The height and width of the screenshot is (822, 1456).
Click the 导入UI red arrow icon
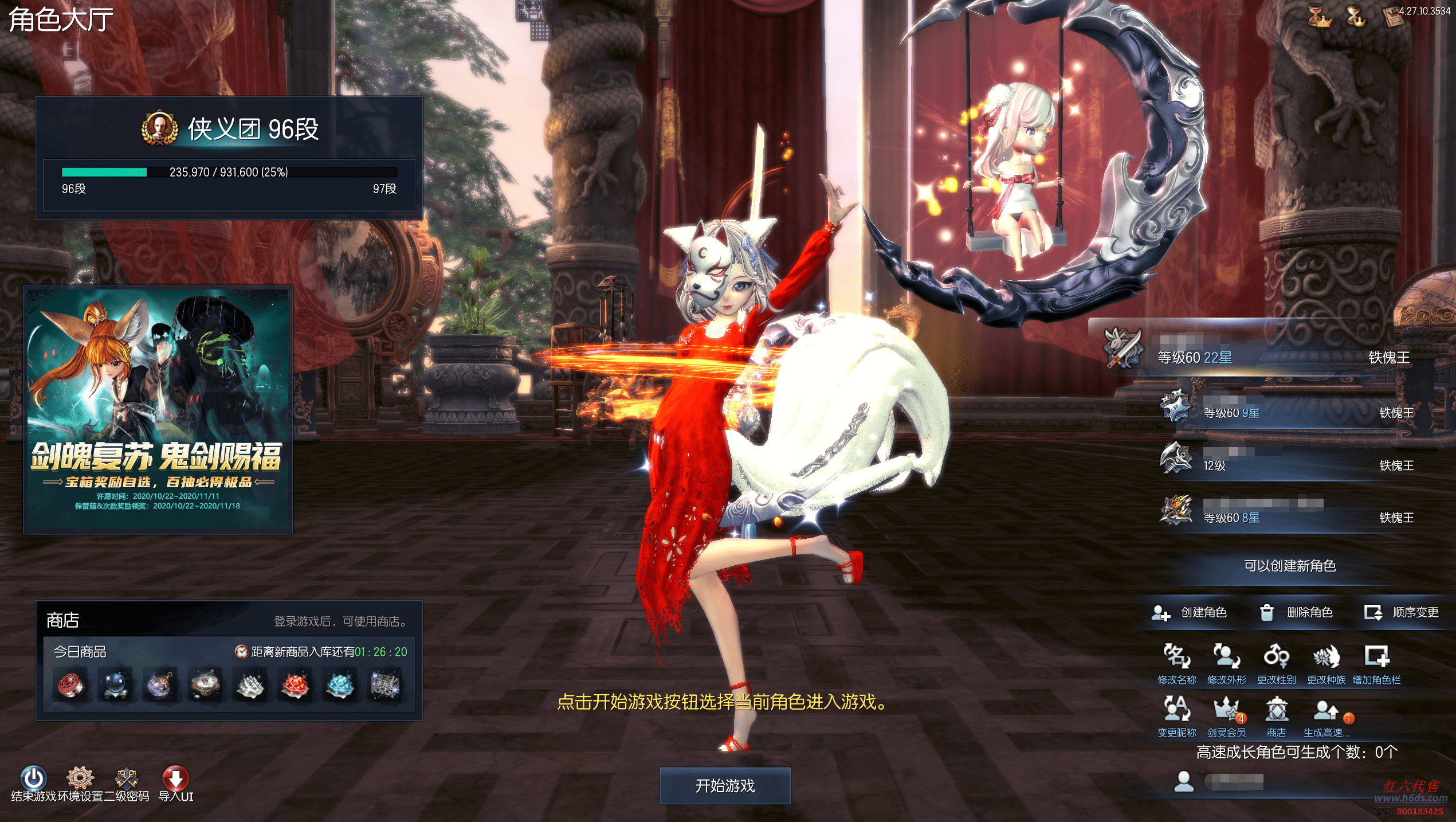click(175, 778)
